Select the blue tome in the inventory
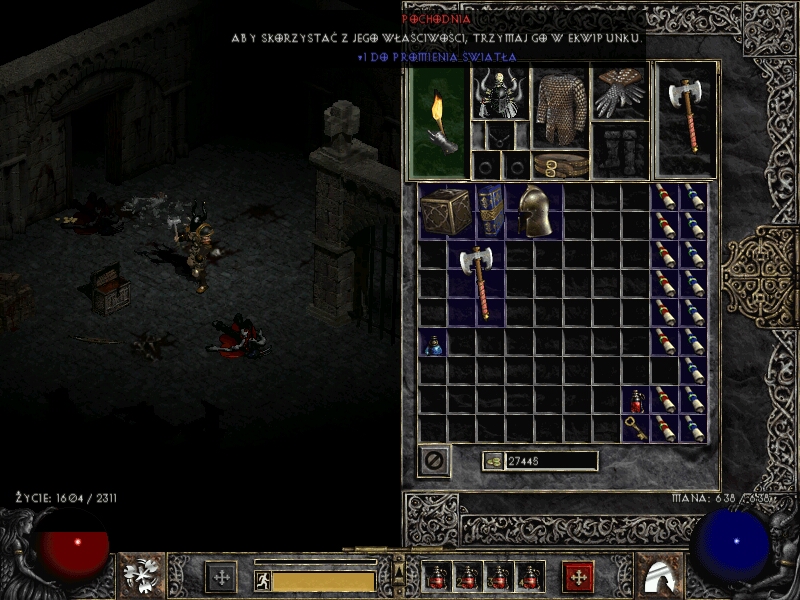The height and width of the screenshot is (600, 800). pyautogui.click(x=489, y=211)
